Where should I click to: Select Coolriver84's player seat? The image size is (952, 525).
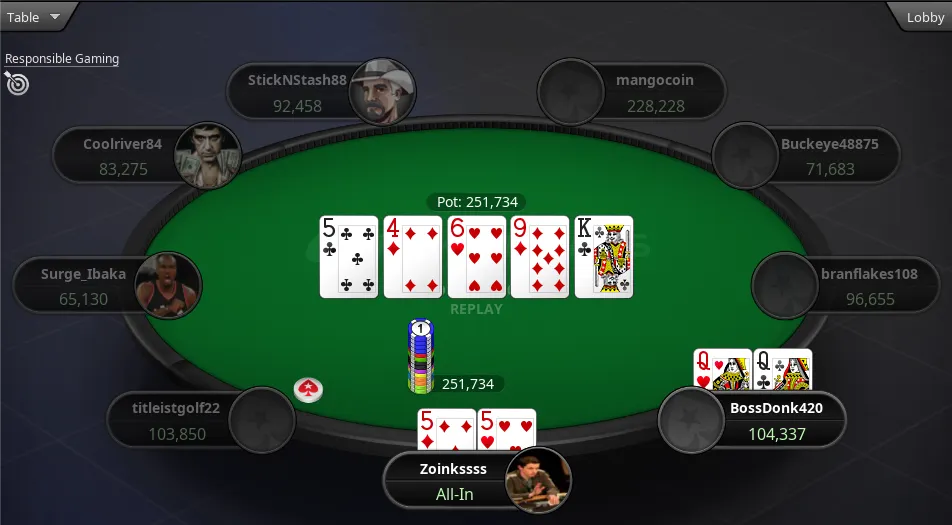(147, 156)
